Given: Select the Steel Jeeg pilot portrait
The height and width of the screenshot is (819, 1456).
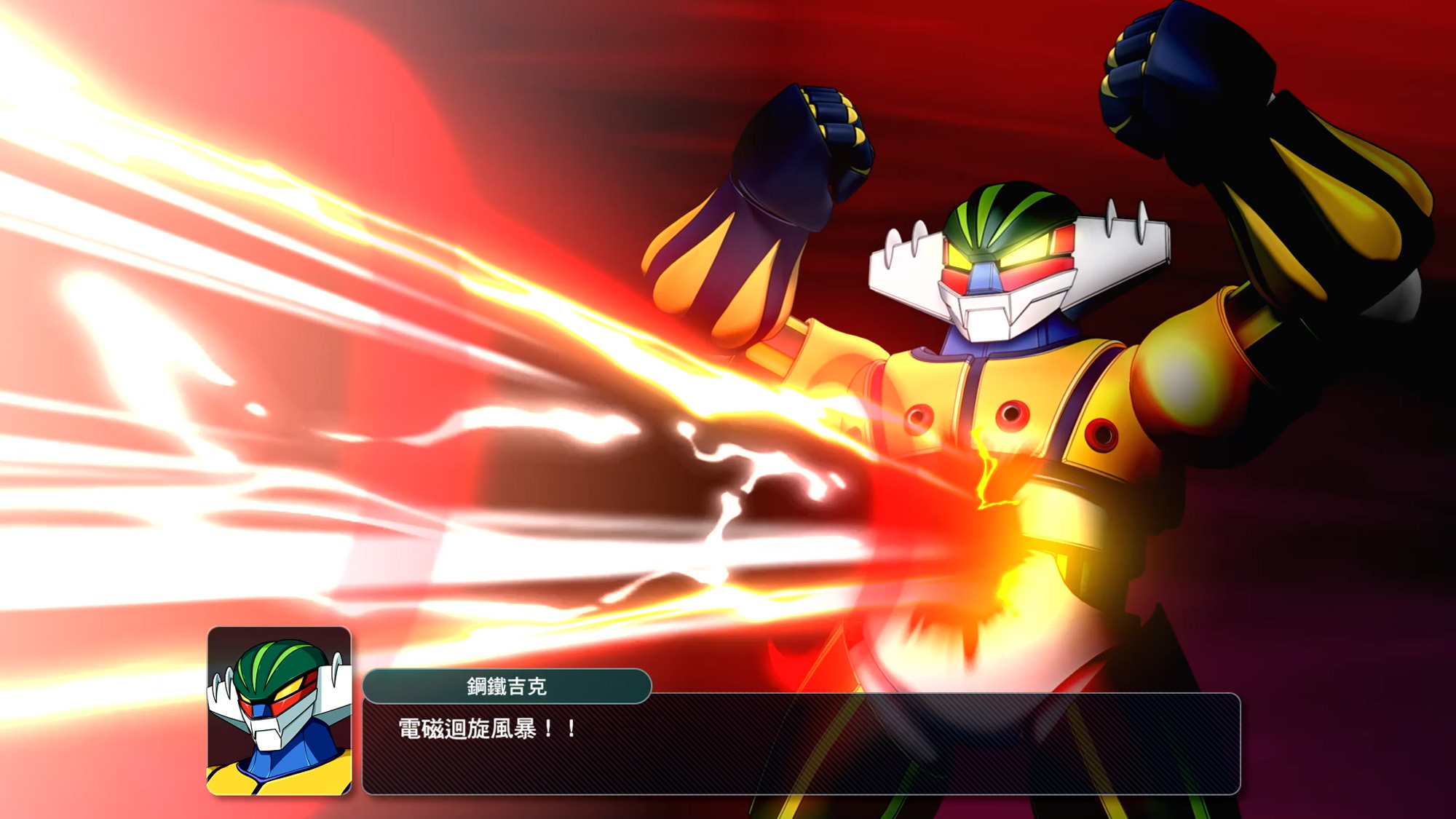Looking at the screenshot, I should pos(280,711).
